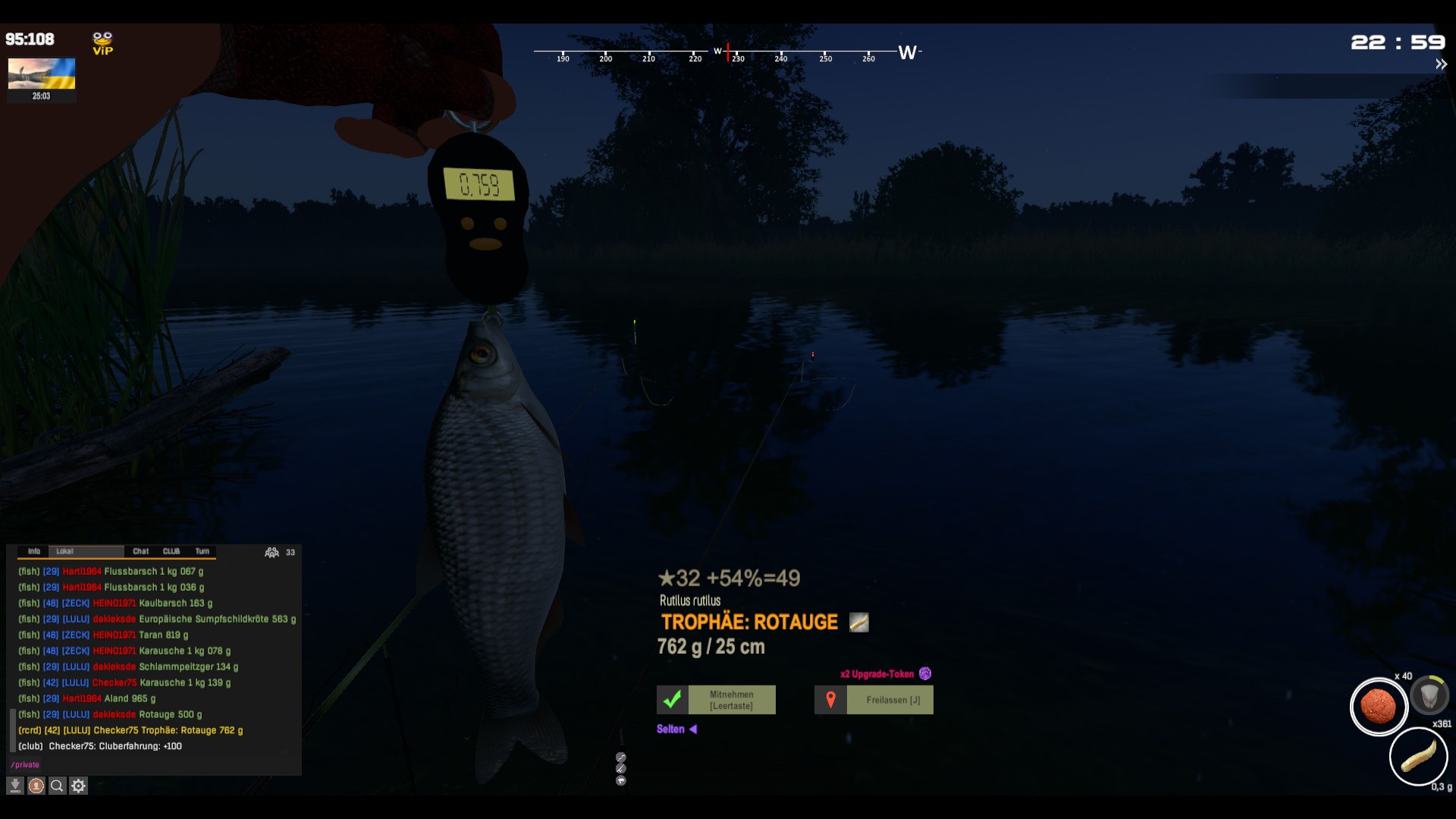Switch to the Info chat tab

coord(34,551)
